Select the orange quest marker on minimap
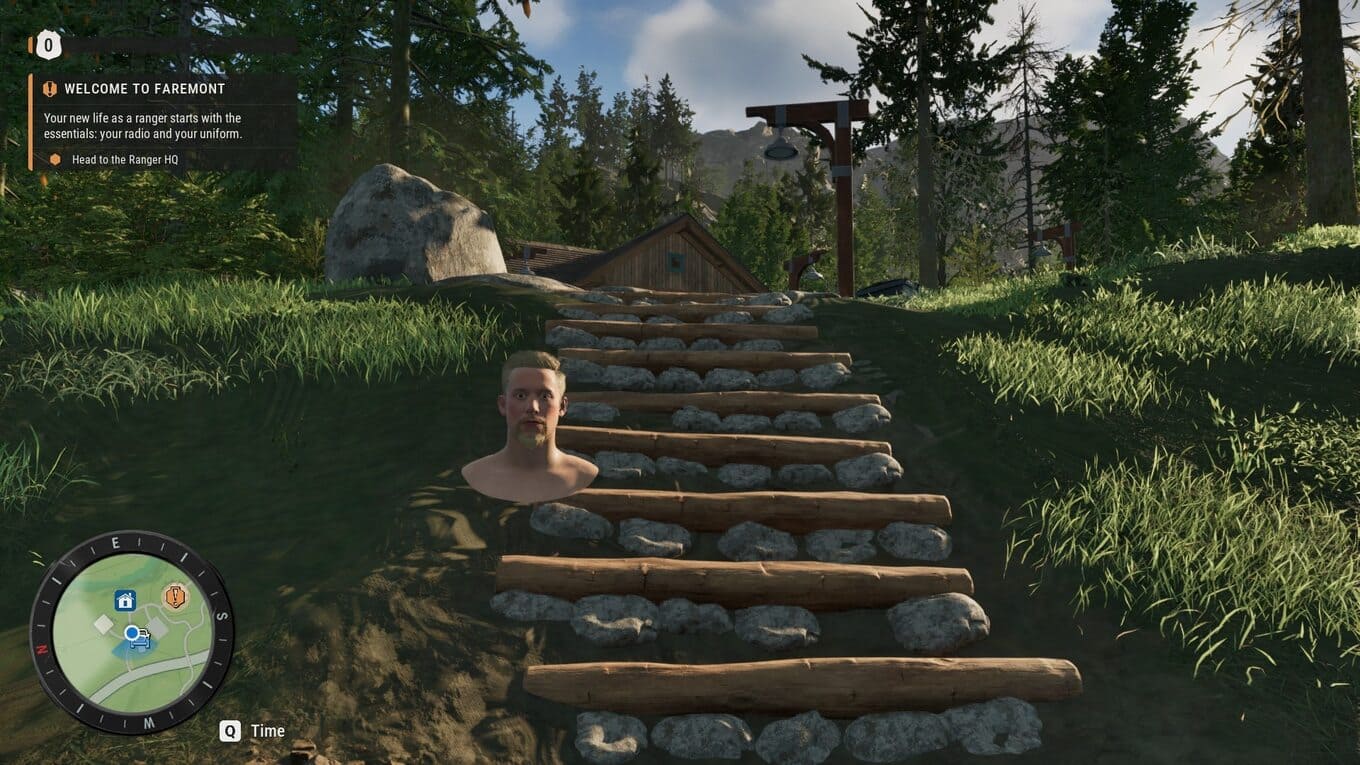Image resolution: width=1360 pixels, height=765 pixels. click(x=175, y=597)
